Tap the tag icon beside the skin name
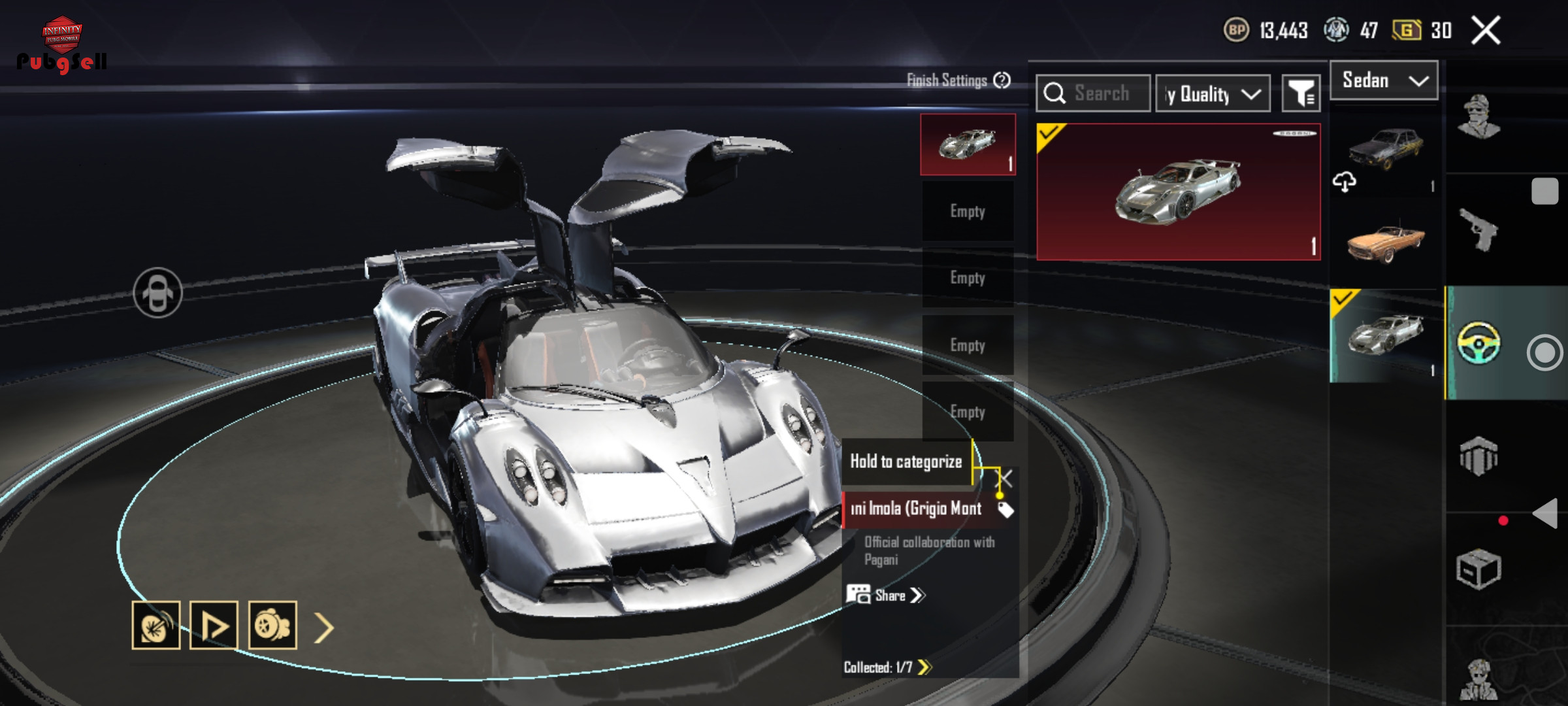 click(x=1005, y=509)
